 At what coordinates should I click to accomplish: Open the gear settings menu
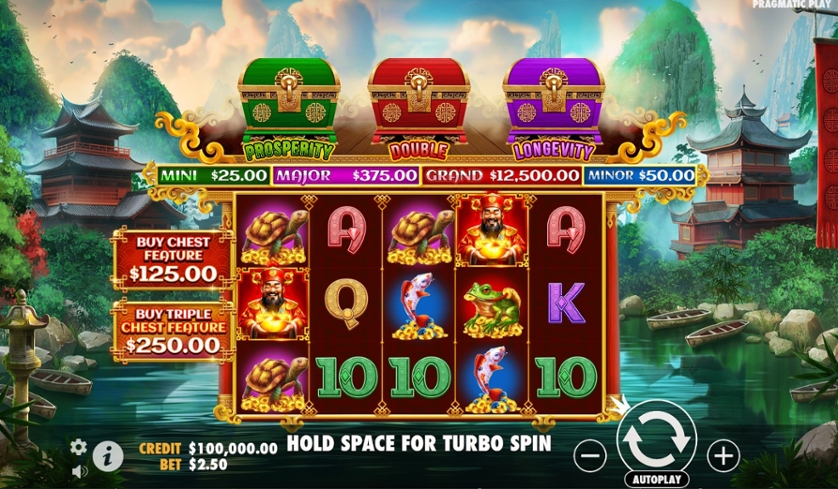(78, 447)
